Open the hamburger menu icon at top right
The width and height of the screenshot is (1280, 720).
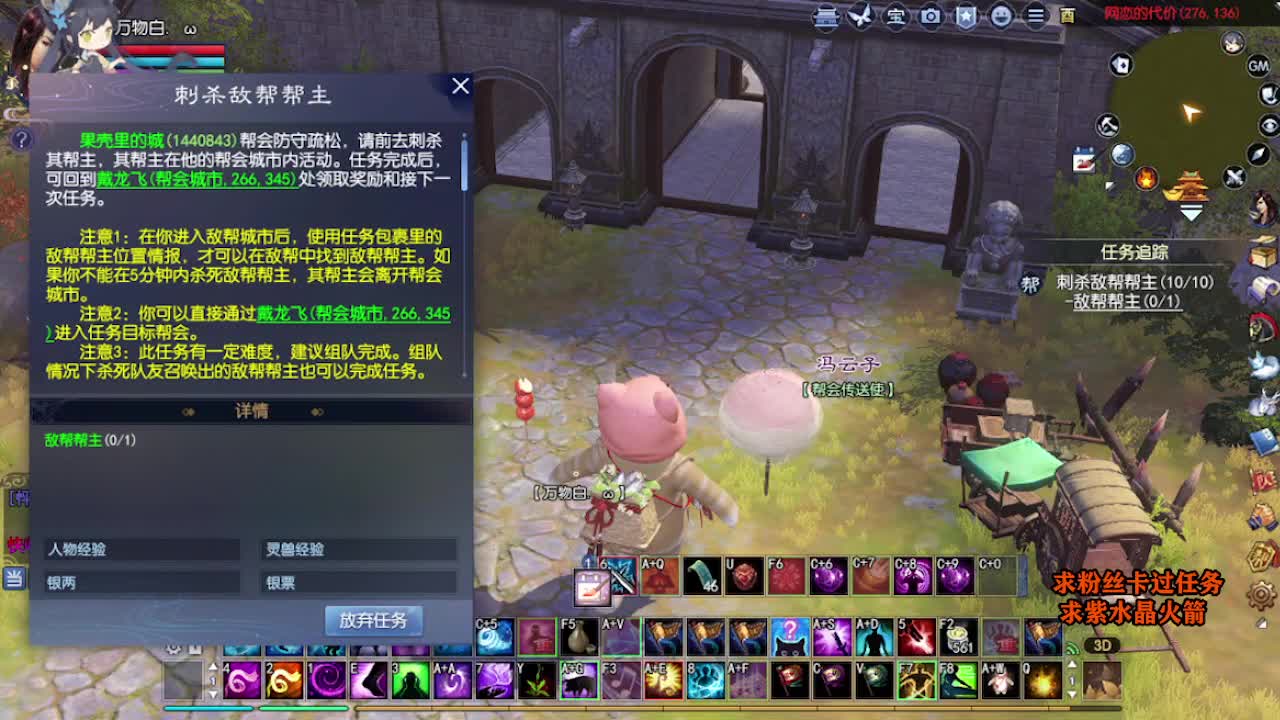[1035, 15]
